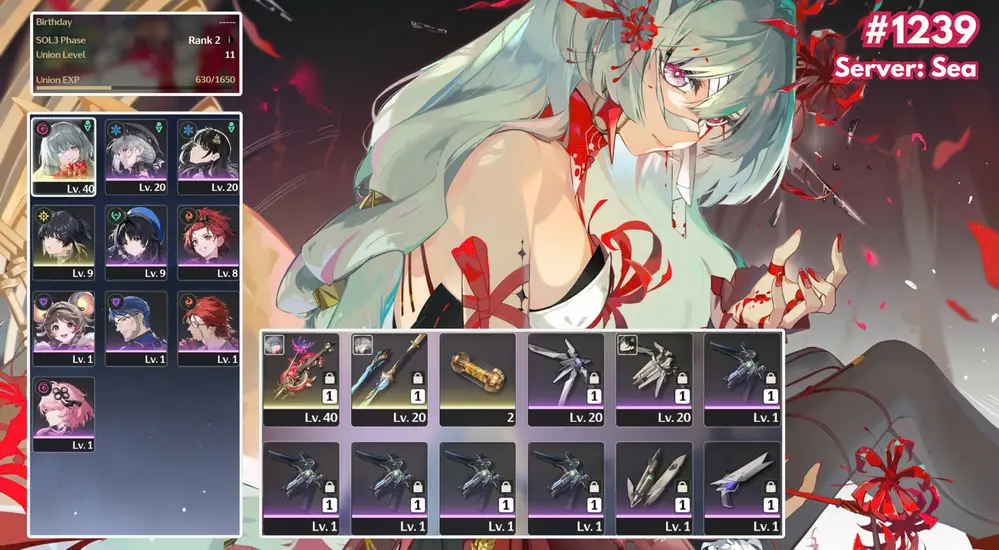The width and height of the screenshot is (999, 550).
Task: Choose the white-haired black-hat Lv. 20 character
Action: pos(137,156)
